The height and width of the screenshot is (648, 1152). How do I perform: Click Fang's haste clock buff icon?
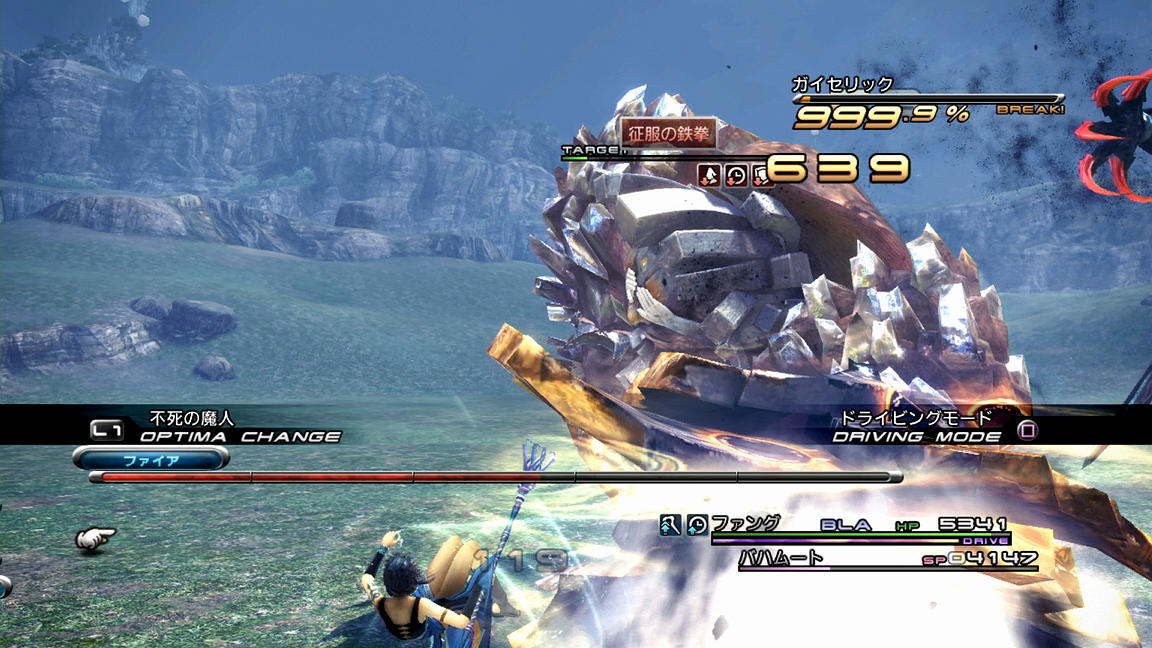point(697,524)
